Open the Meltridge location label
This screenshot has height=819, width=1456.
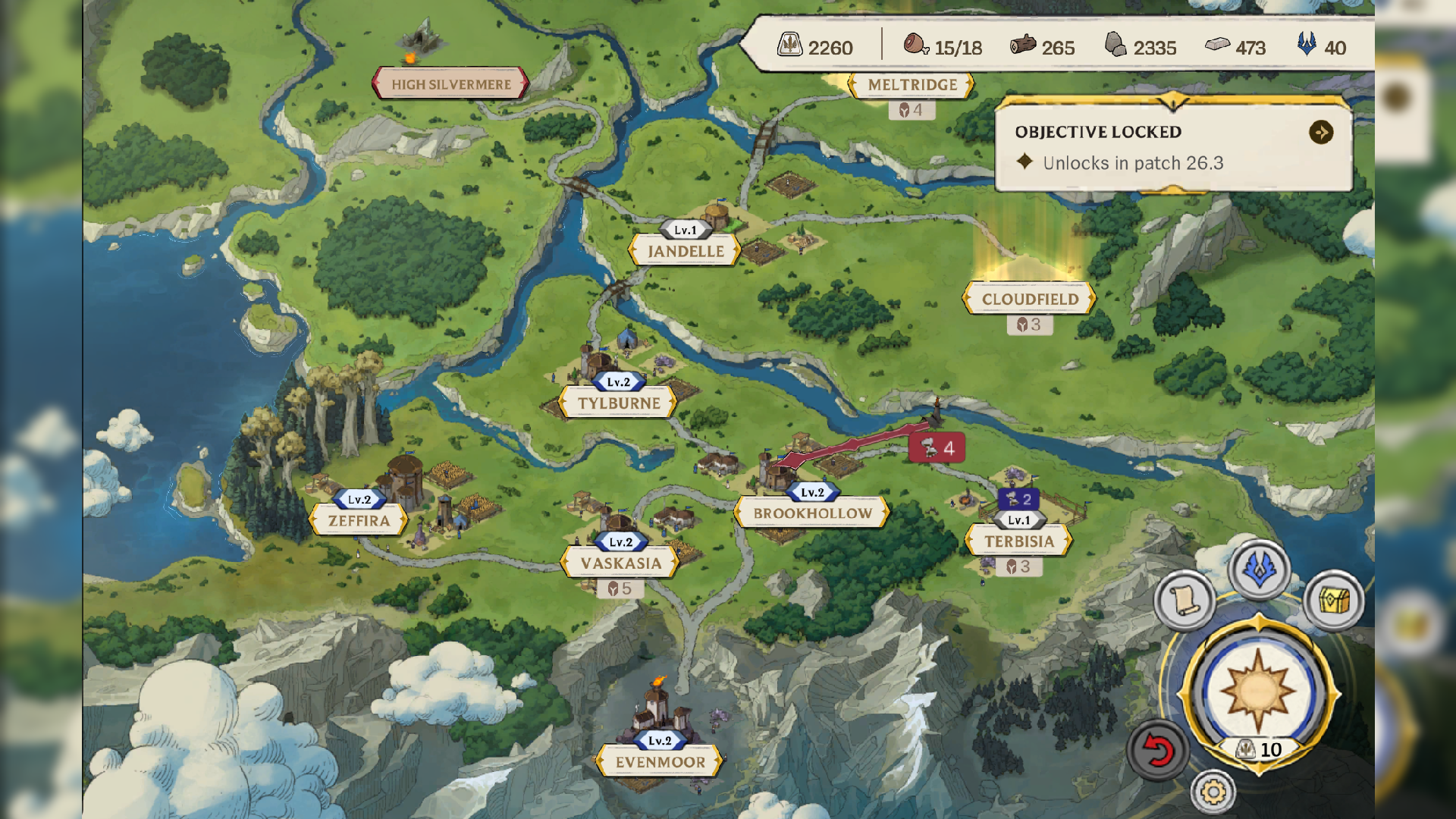[x=912, y=85]
